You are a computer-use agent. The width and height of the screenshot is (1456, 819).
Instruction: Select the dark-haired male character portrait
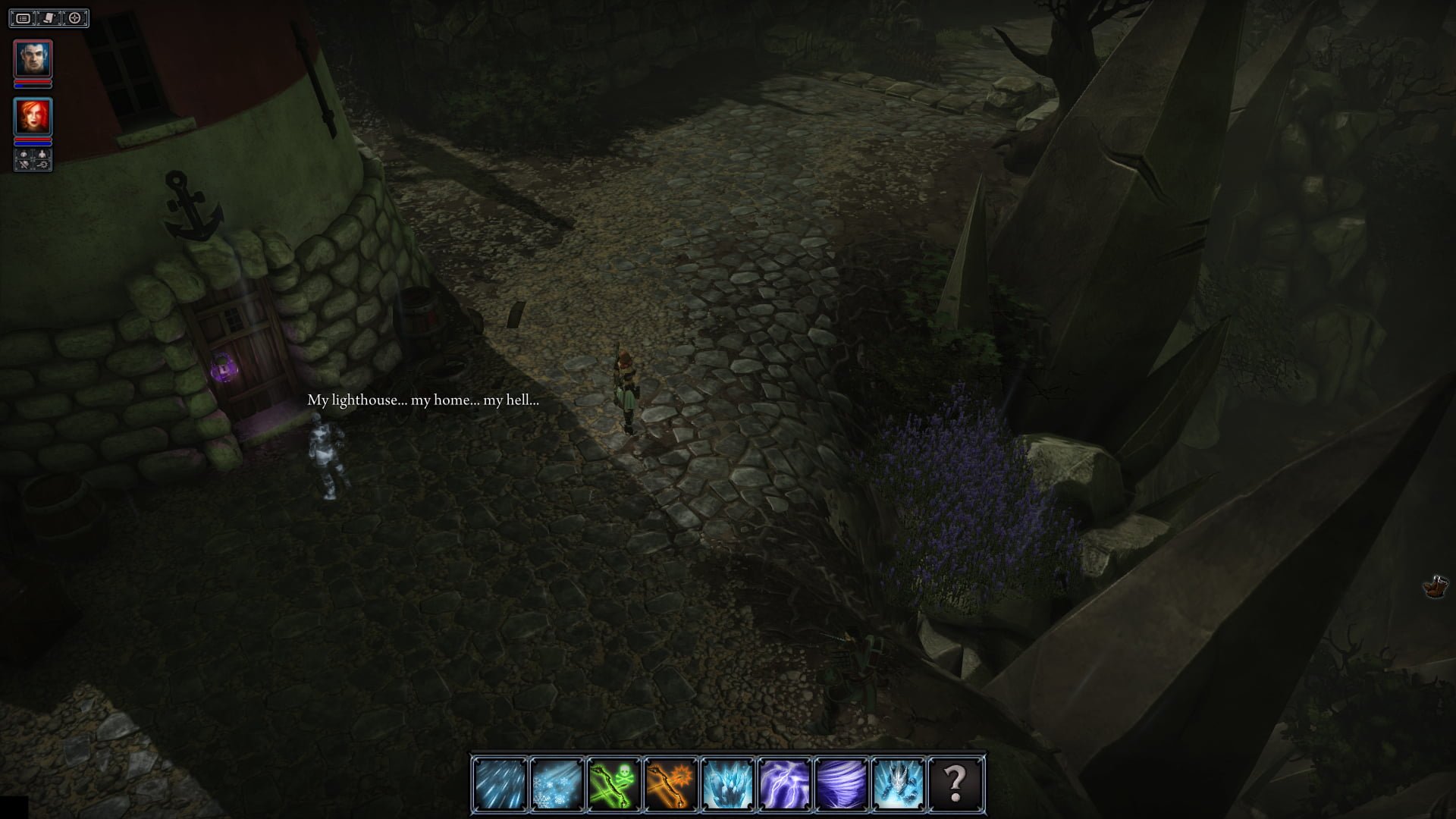[x=33, y=59]
